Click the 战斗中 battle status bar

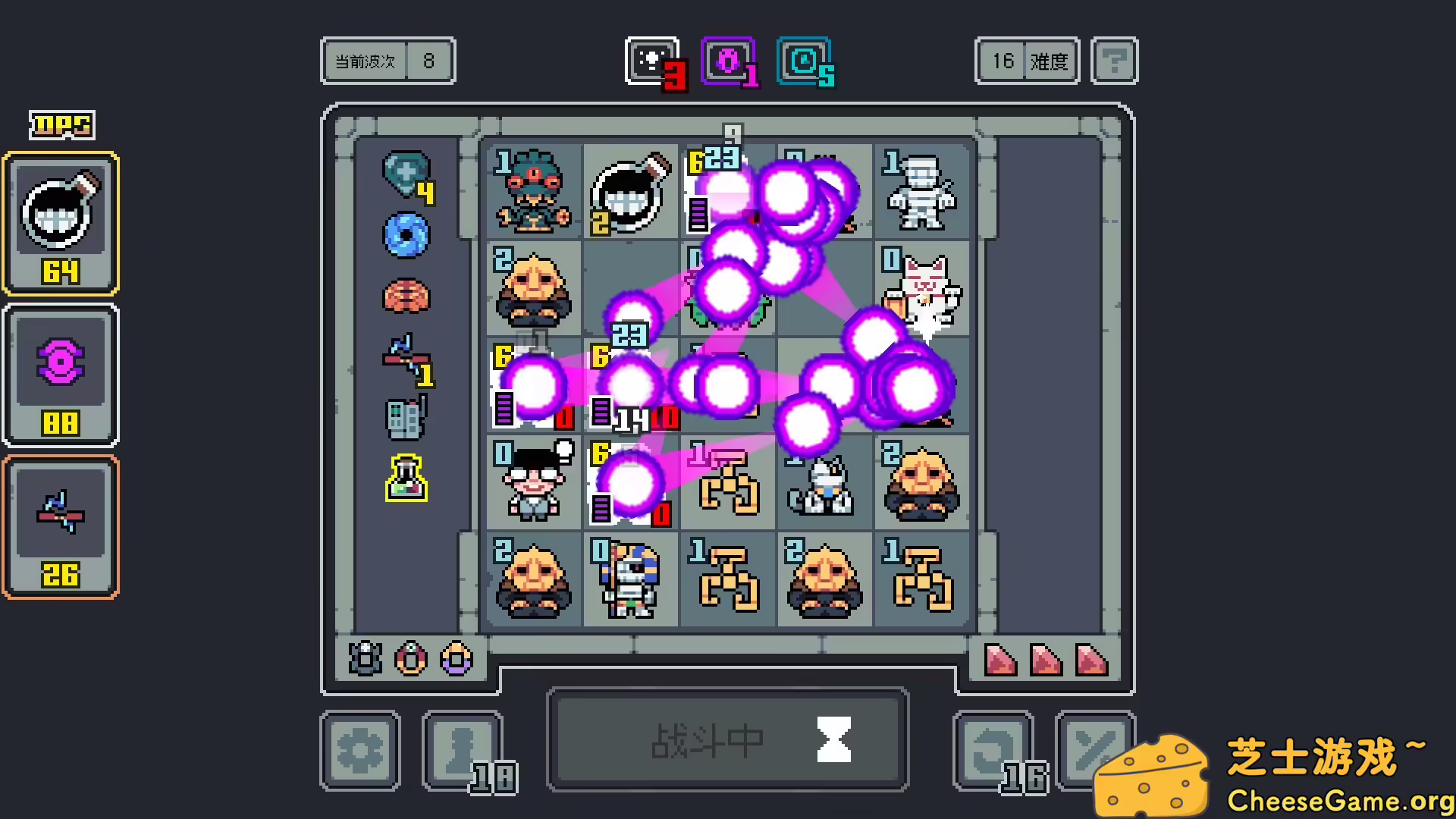click(728, 739)
